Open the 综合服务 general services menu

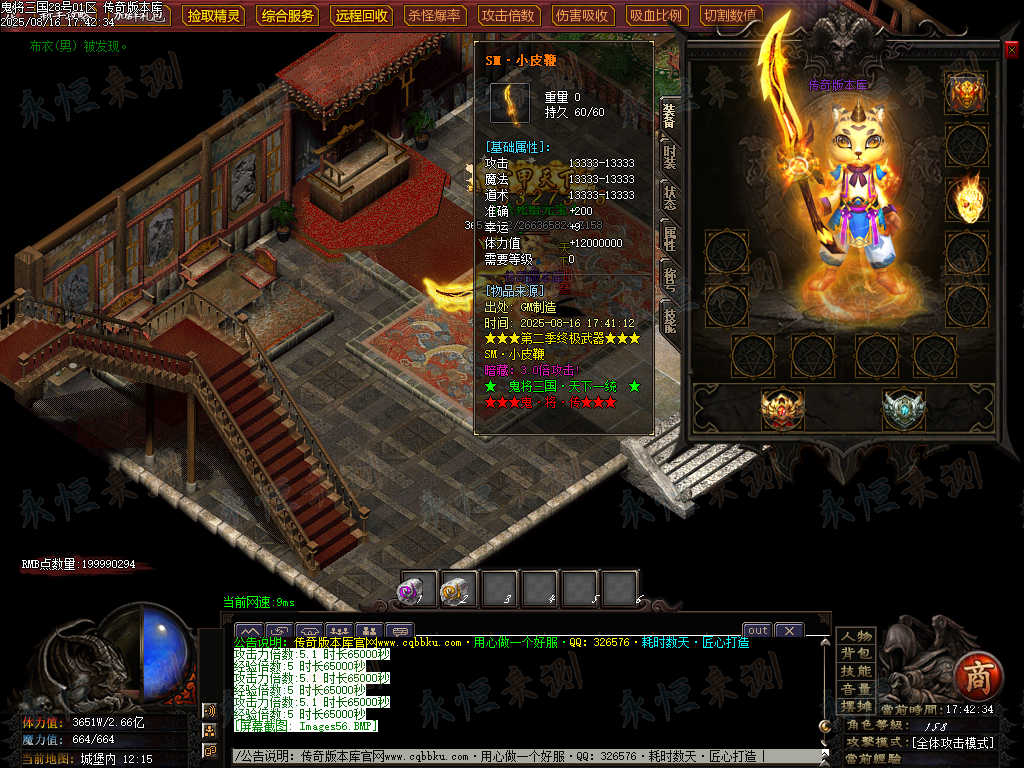point(288,16)
